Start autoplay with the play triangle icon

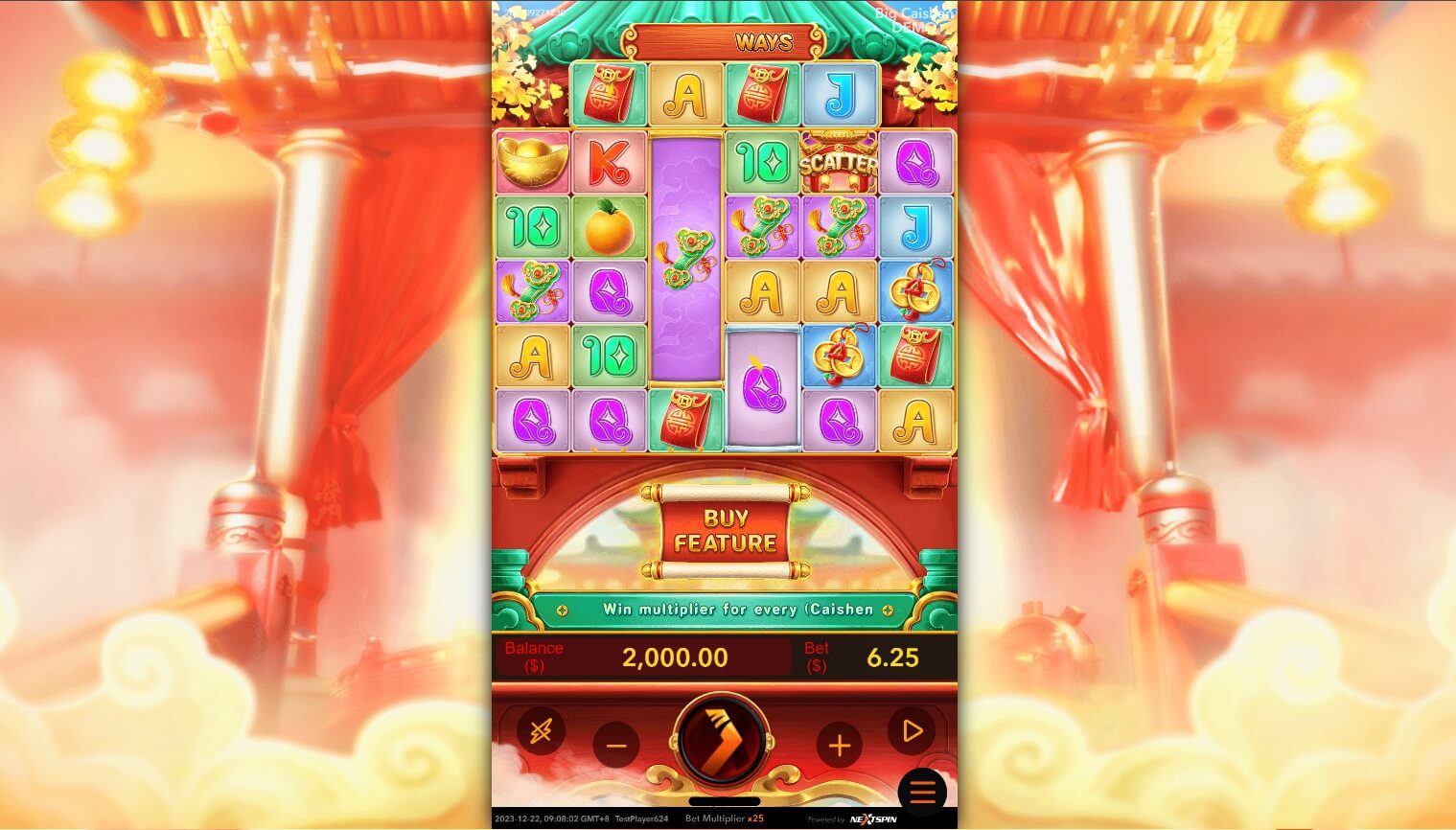tap(911, 731)
